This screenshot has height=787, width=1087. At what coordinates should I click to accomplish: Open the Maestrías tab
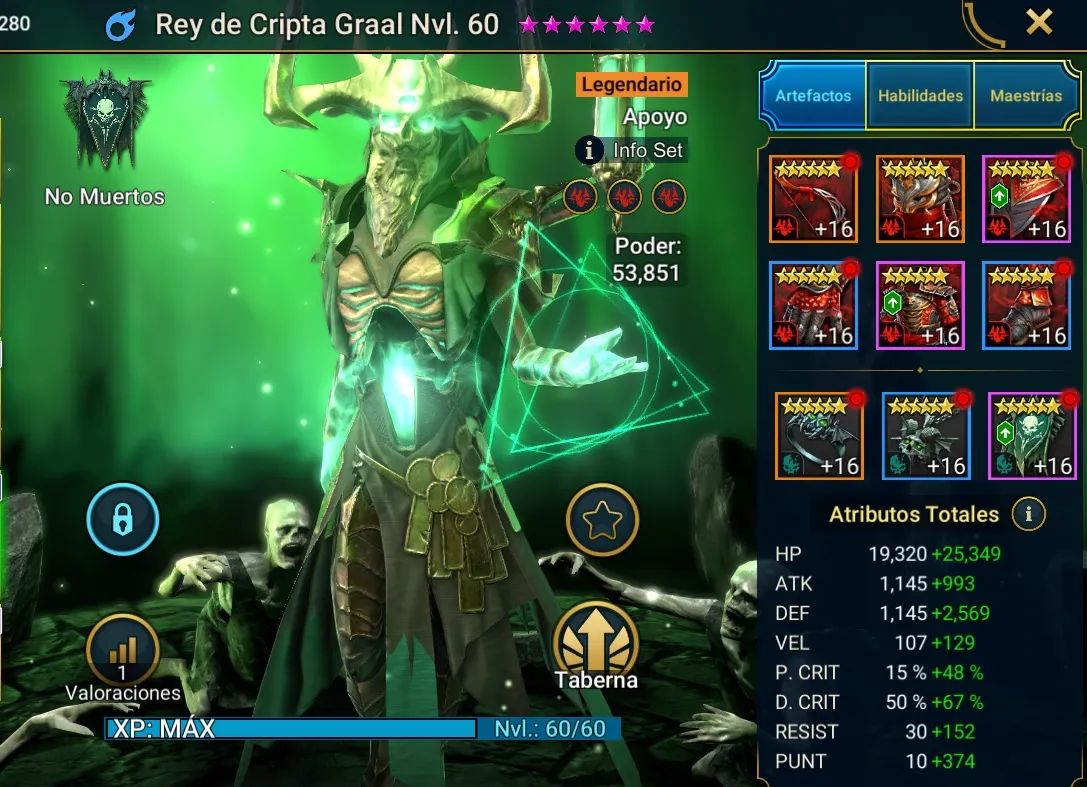tap(1026, 96)
